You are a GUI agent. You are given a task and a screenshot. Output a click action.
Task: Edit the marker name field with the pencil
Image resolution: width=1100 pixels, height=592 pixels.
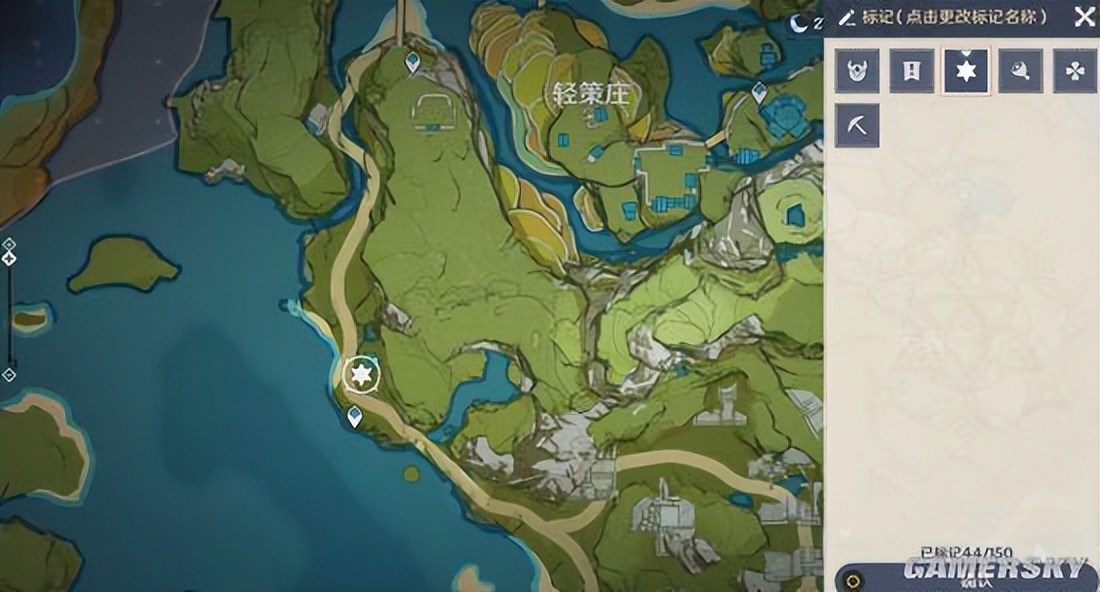tap(847, 17)
